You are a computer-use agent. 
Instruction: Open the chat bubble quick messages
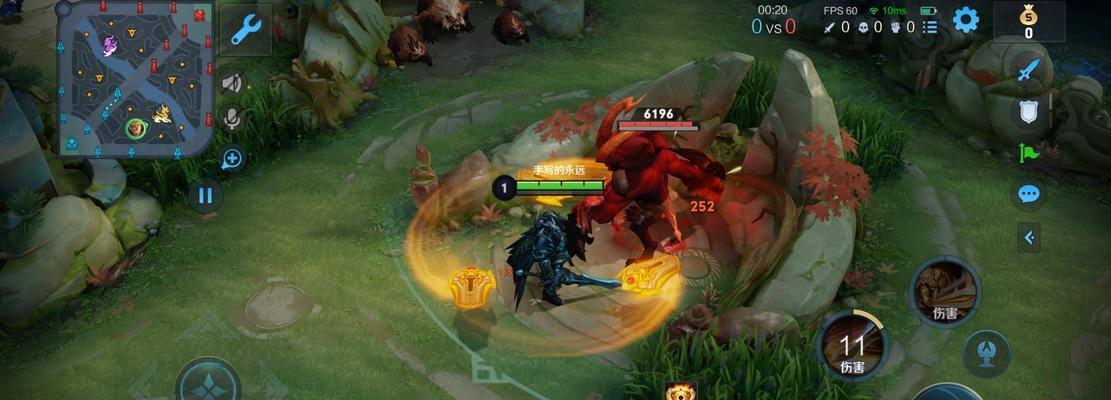(1029, 193)
